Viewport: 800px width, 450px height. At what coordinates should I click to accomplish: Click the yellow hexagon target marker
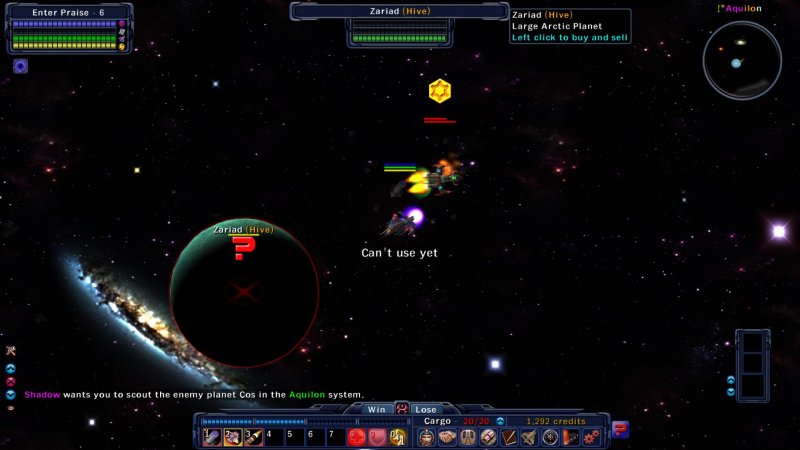(x=438, y=92)
